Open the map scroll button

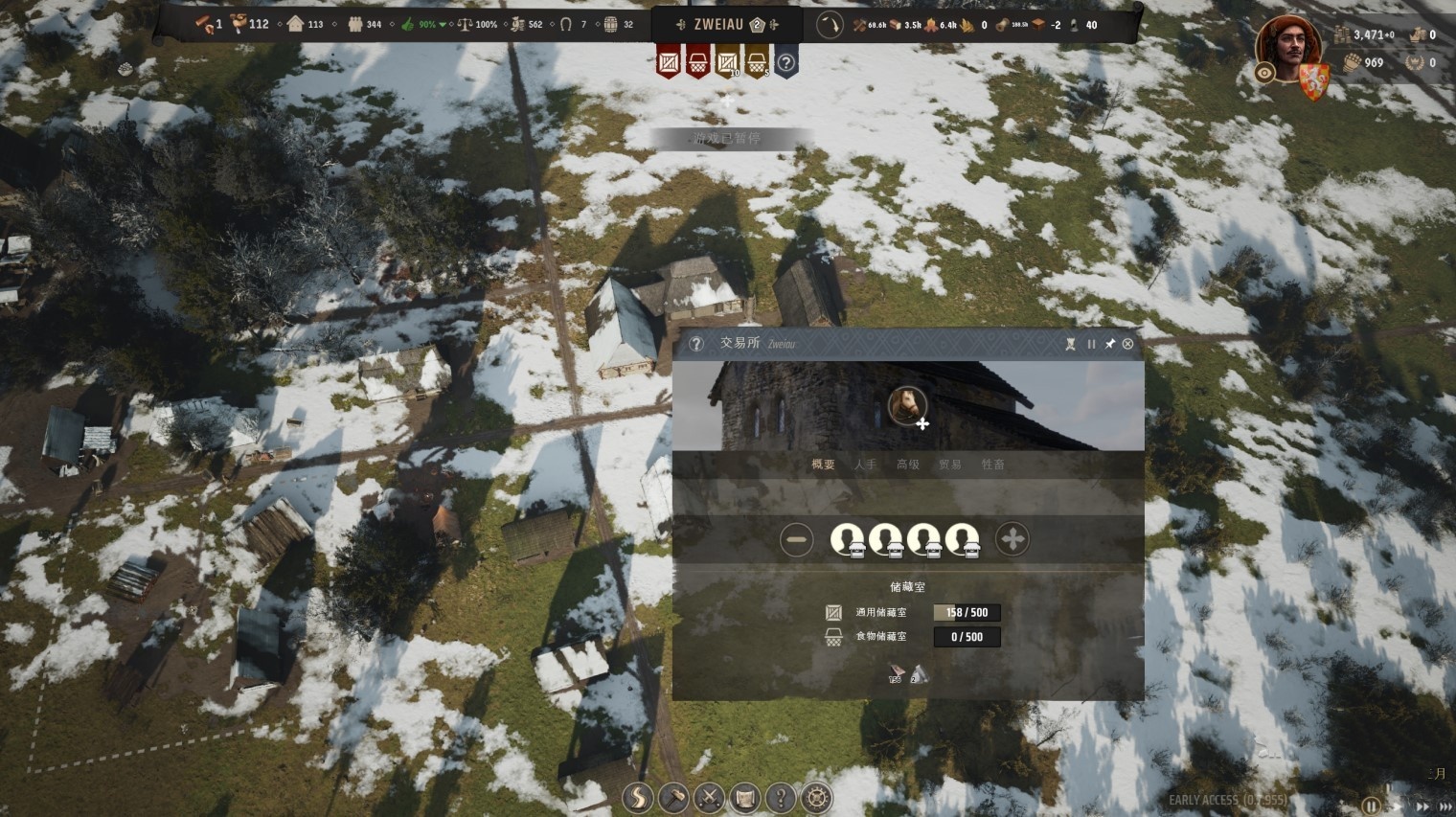tap(745, 798)
